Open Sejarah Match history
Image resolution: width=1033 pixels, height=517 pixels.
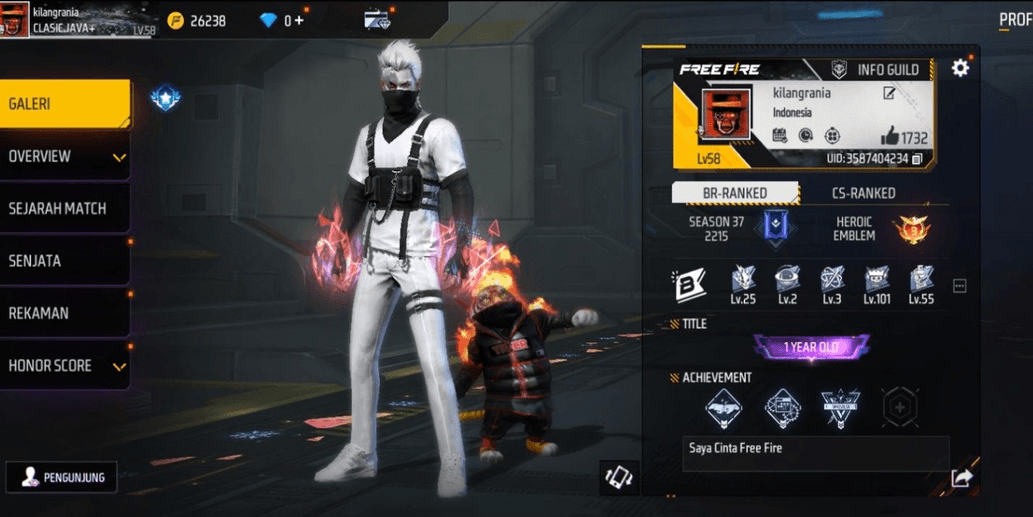[64, 209]
